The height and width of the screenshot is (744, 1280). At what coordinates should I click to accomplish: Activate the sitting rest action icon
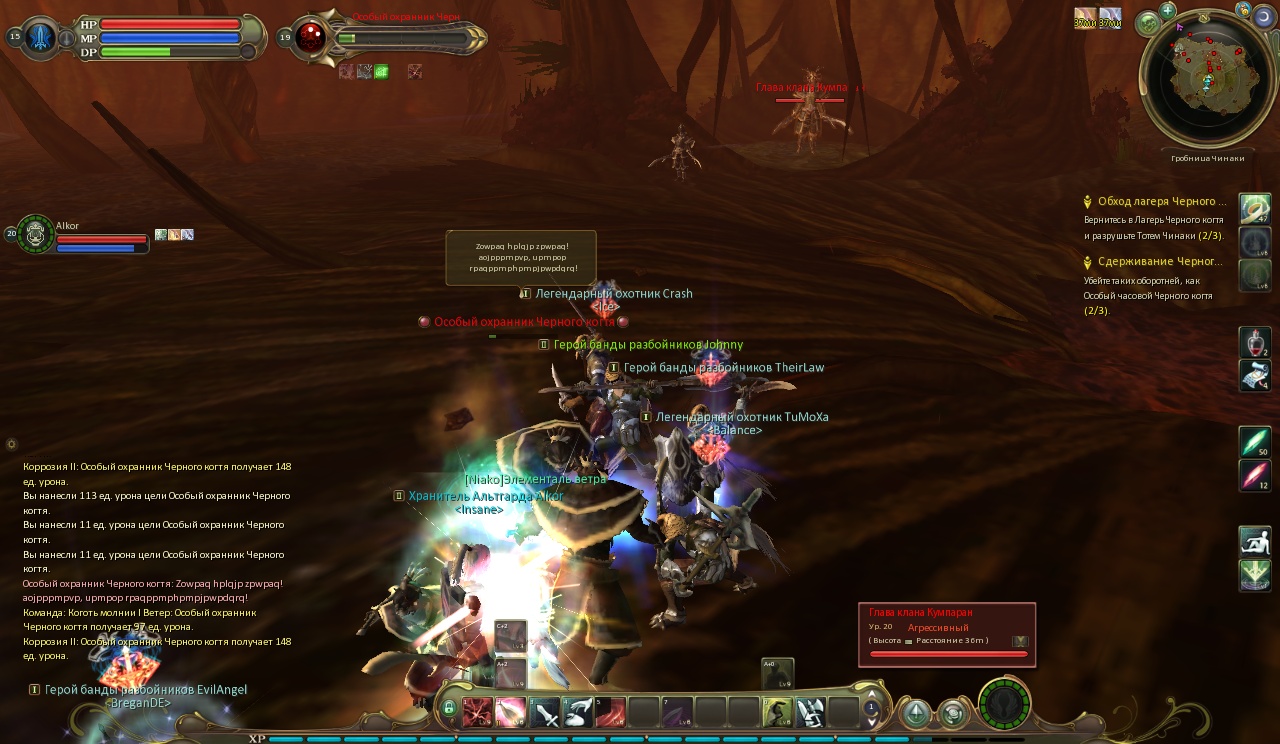(x=1255, y=541)
